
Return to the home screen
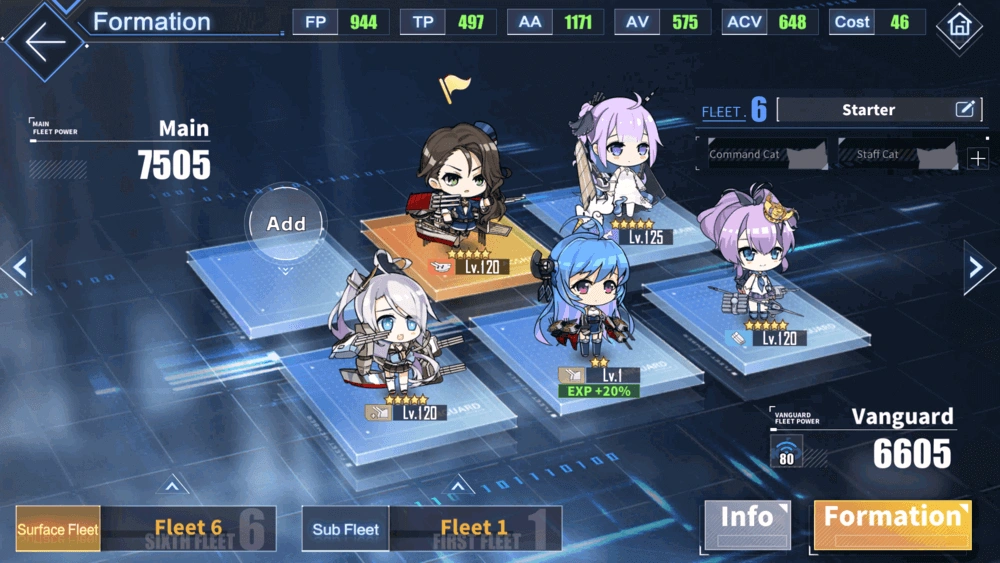pyautogui.click(x=959, y=27)
